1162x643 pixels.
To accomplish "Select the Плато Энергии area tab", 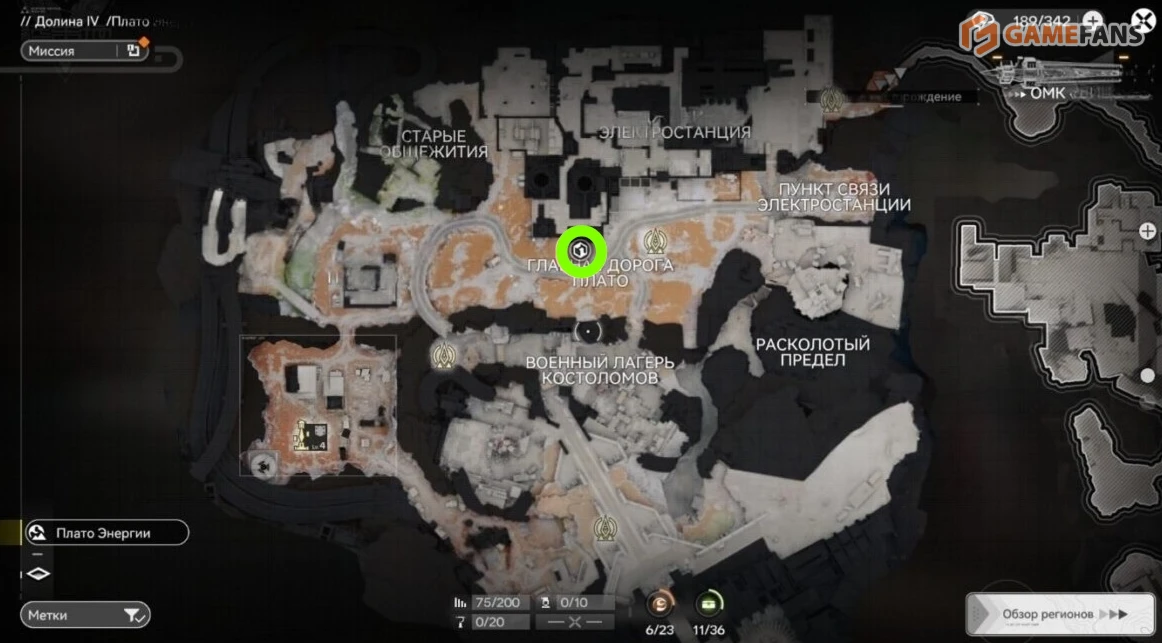I will pyautogui.click(x=106, y=533).
